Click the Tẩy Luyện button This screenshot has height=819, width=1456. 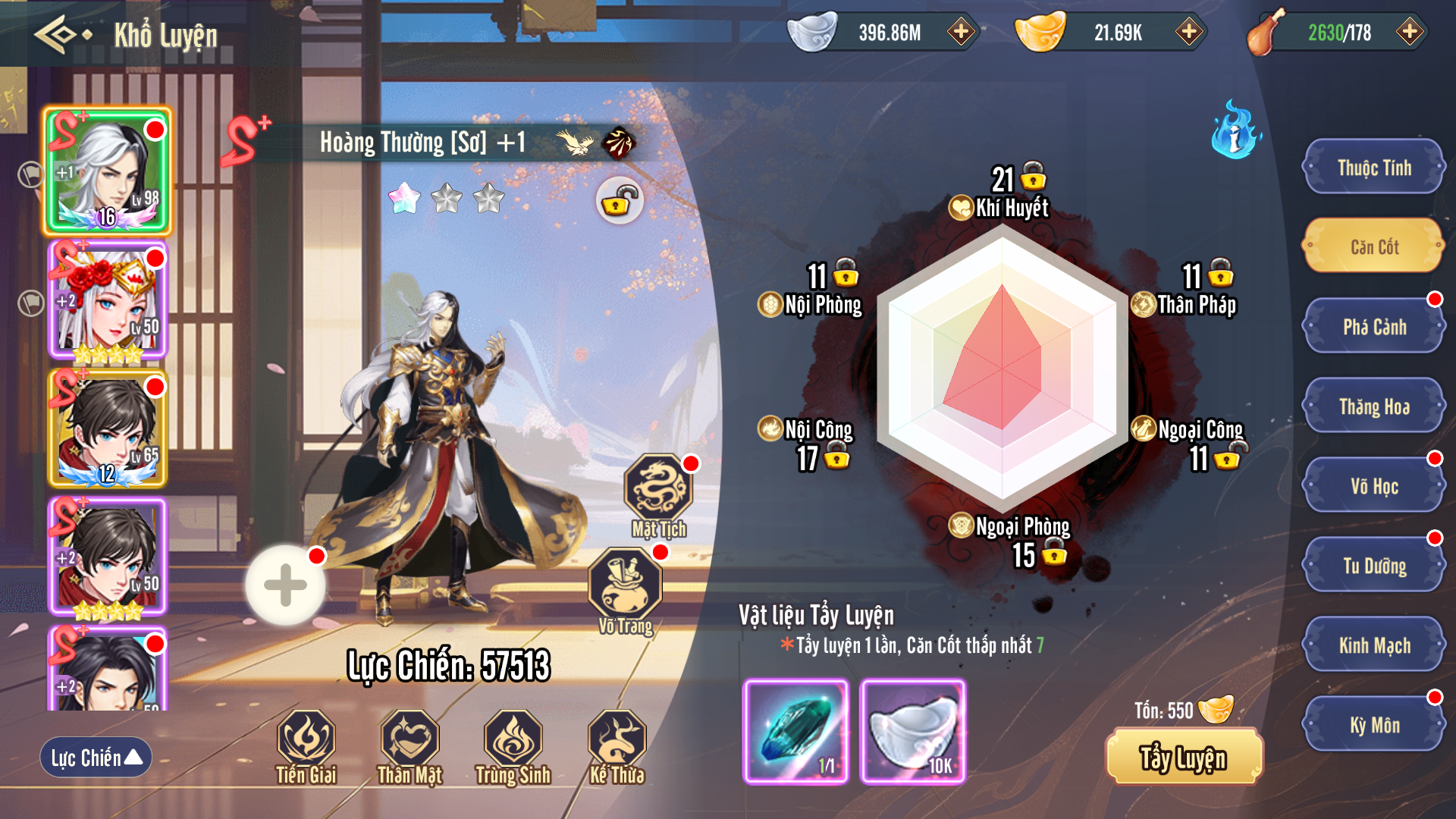[x=1184, y=758]
